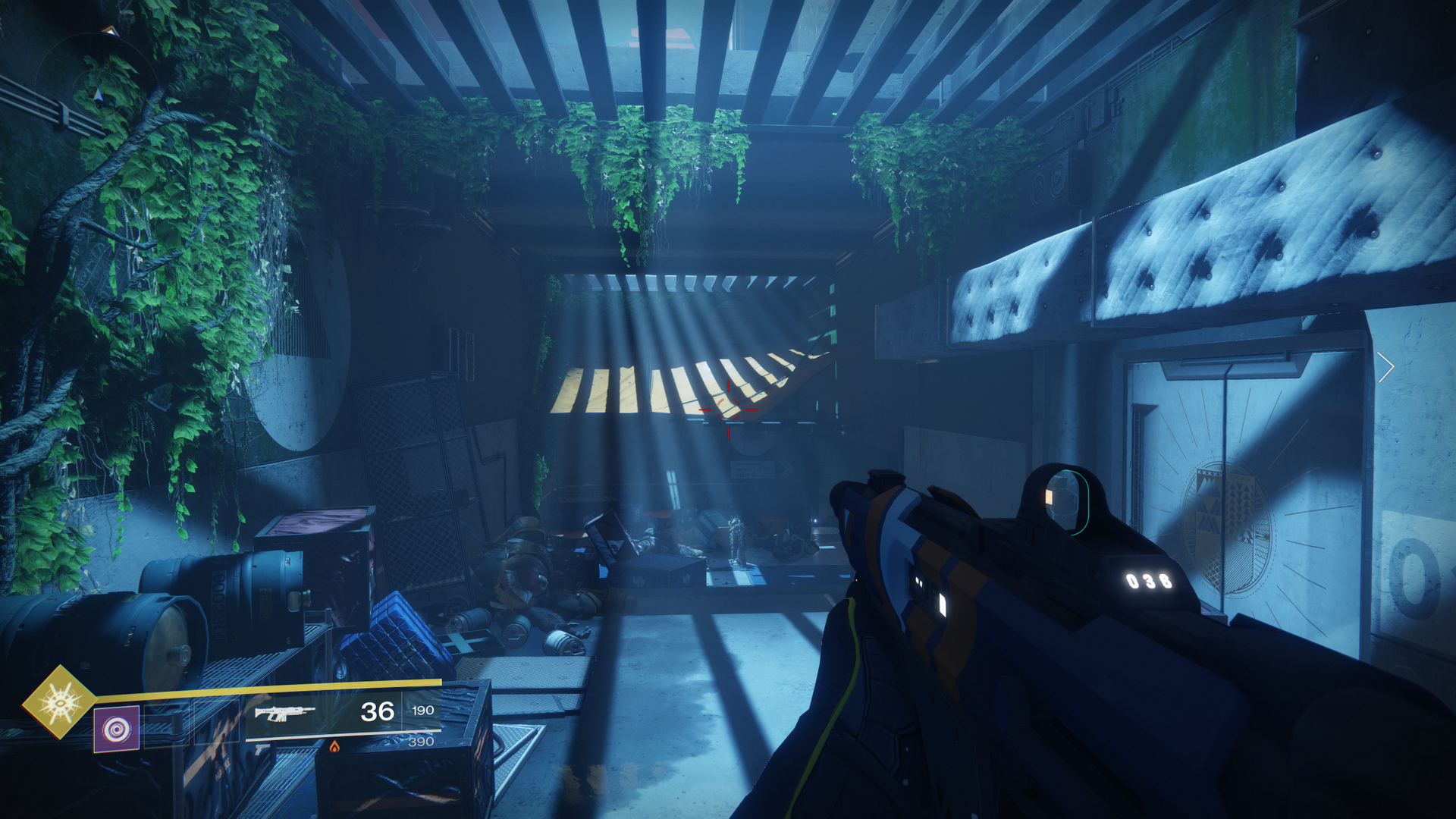
Task: Activate the golden super ability diamond
Action: pos(59,702)
